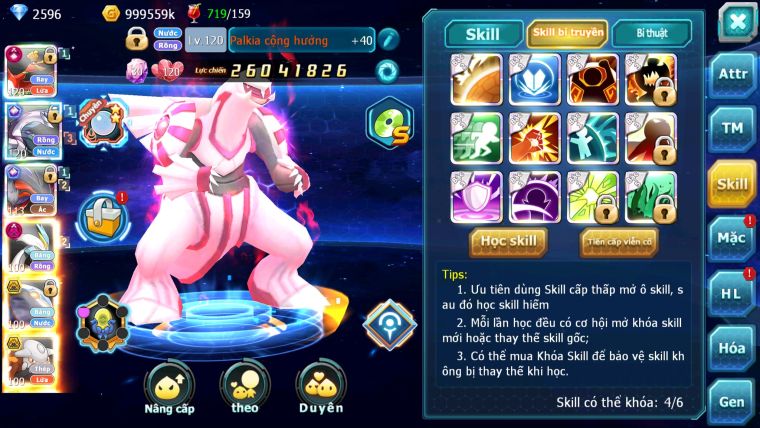Select the purple shield skill icon
This screenshot has width=760, height=428.
[476, 196]
